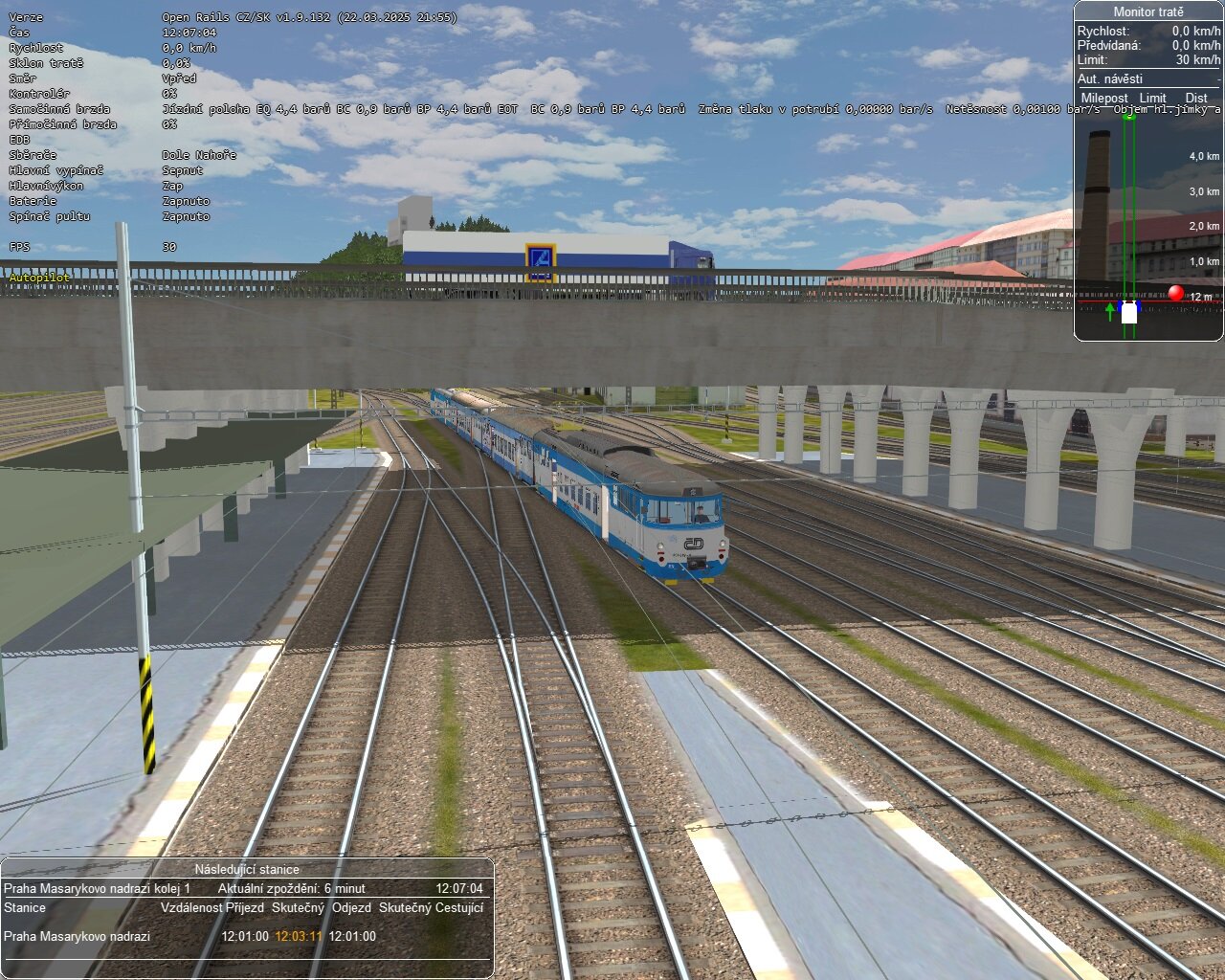This screenshot has height=980, width=1225.
Task: Toggle the Spínač pultu Zapnuto status
Action: [185, 216]
